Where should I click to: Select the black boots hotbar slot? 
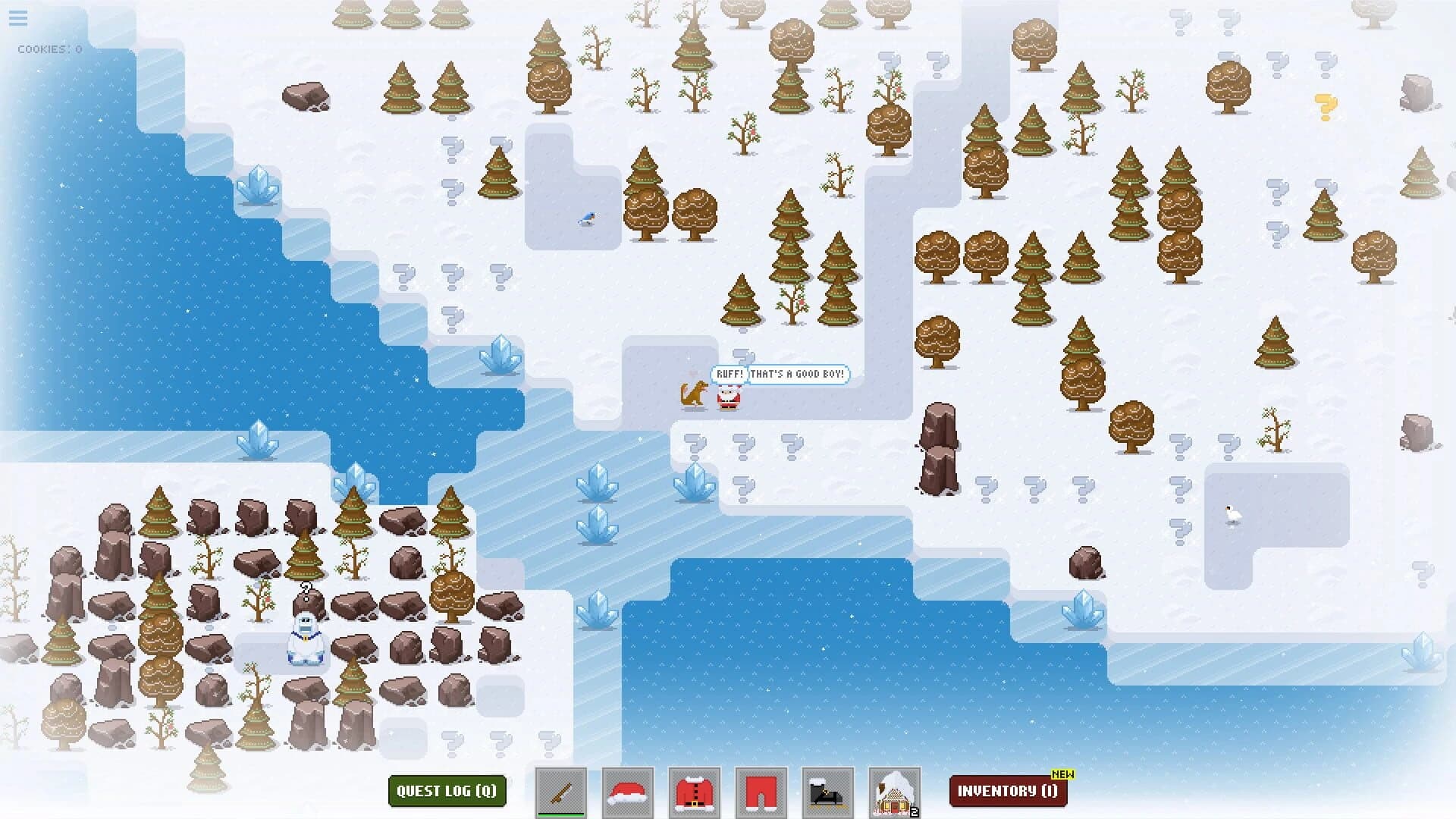pyautogui.click(x=829, y=791)
